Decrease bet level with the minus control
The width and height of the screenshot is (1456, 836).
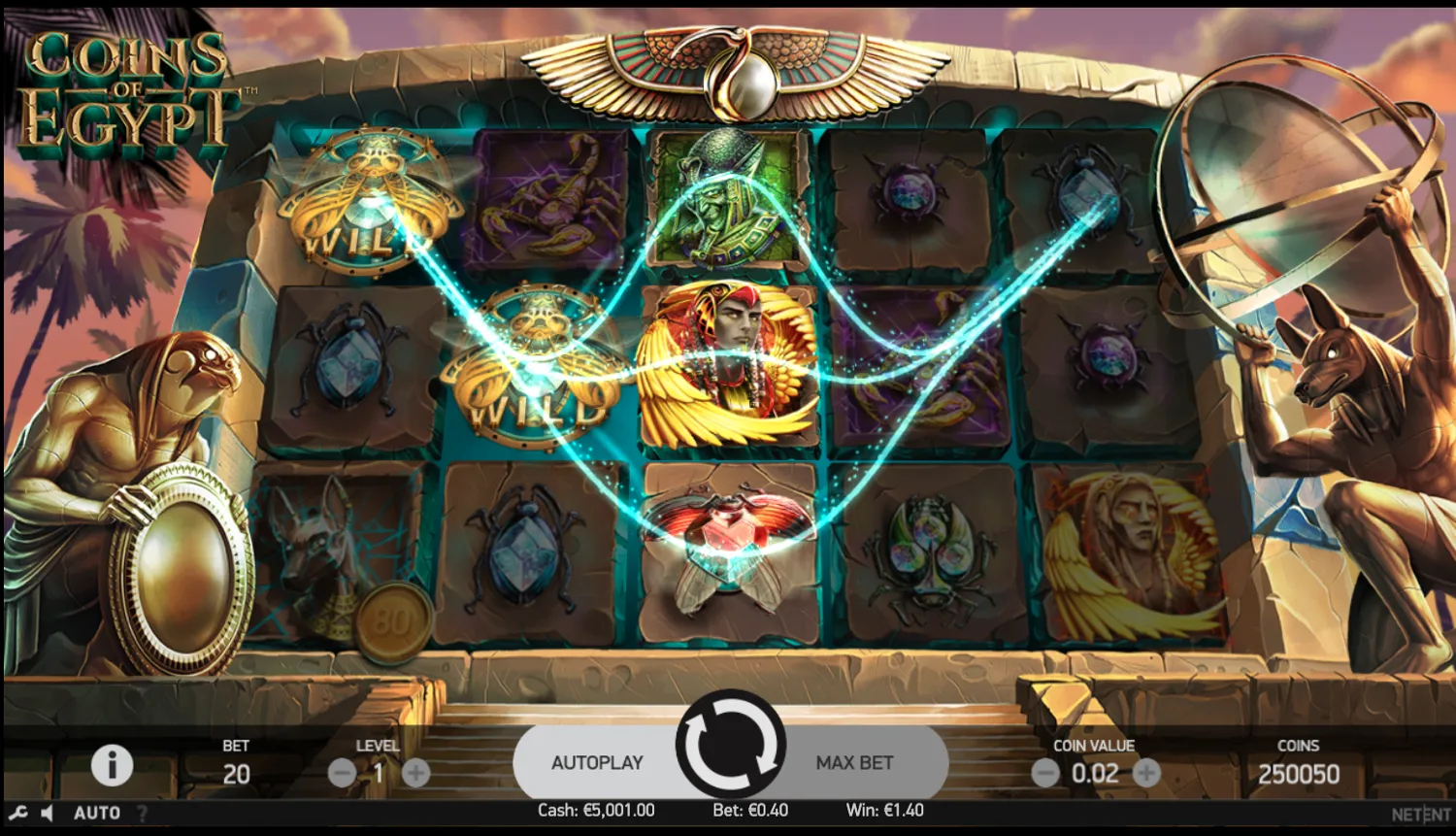(x=342, y=773)
